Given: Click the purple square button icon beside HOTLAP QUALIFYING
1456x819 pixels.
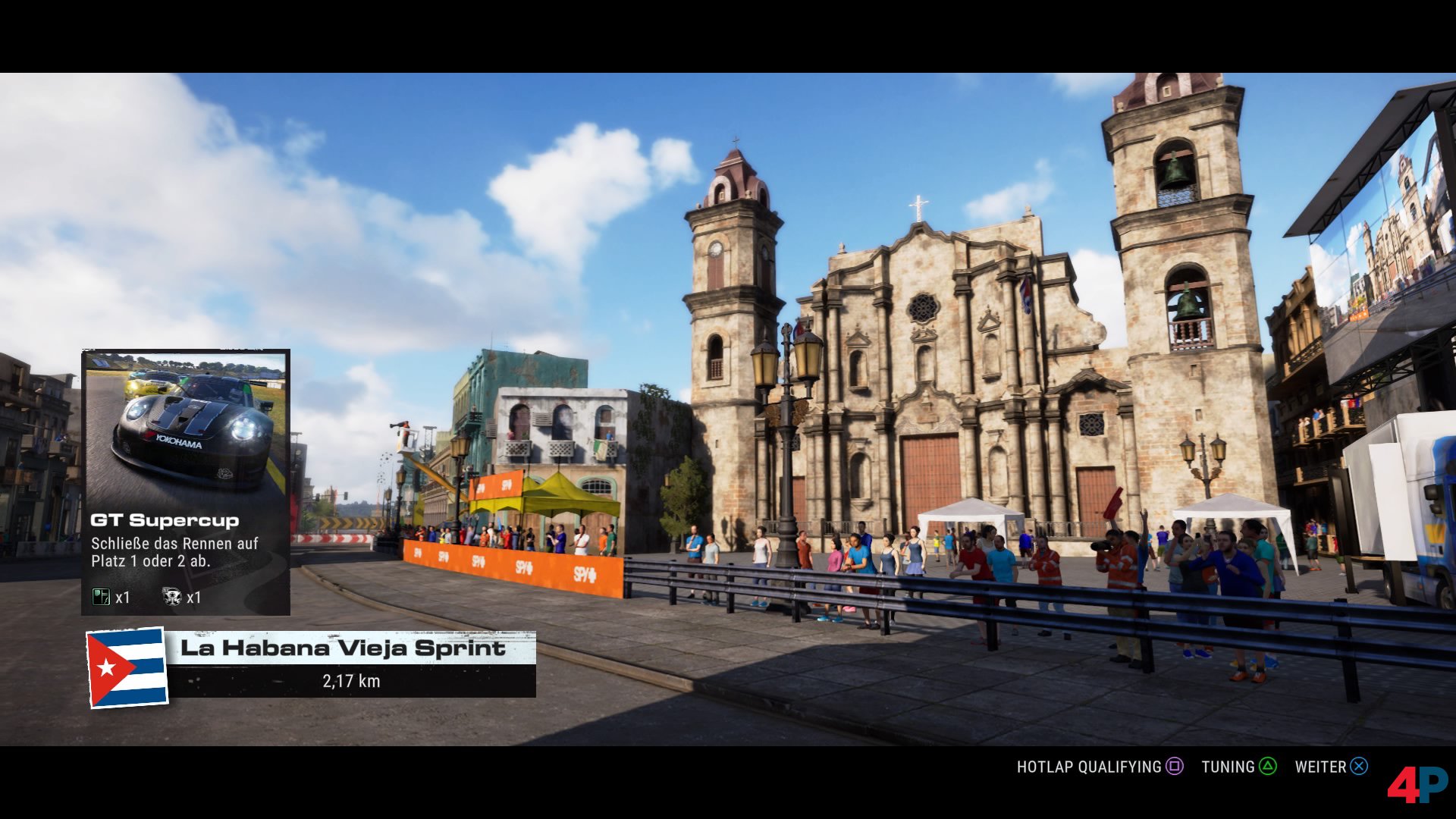Looking at the screenshot, I should (1174, 767).
